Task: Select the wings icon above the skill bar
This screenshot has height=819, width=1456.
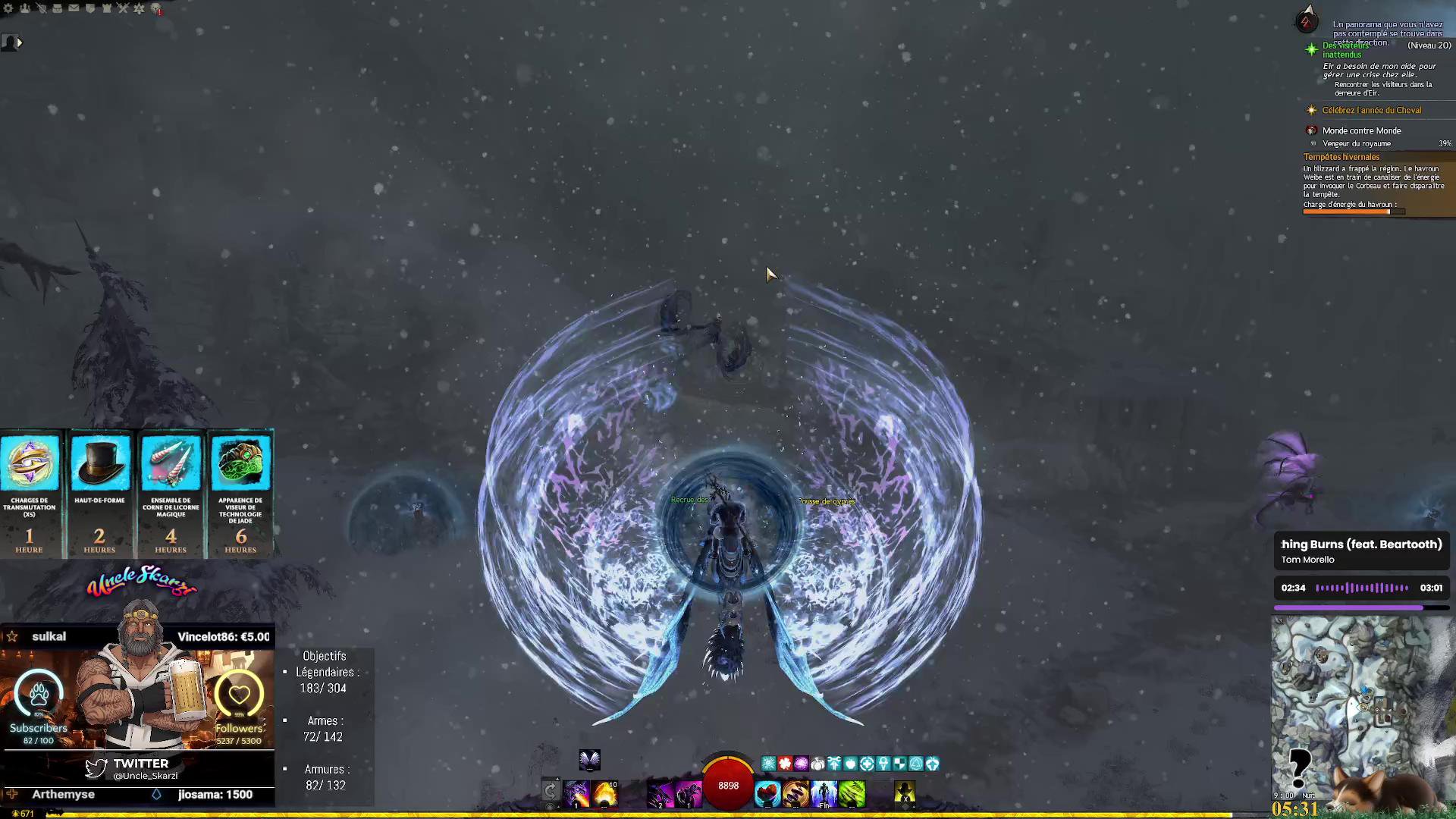Action: tap(589, 759)
